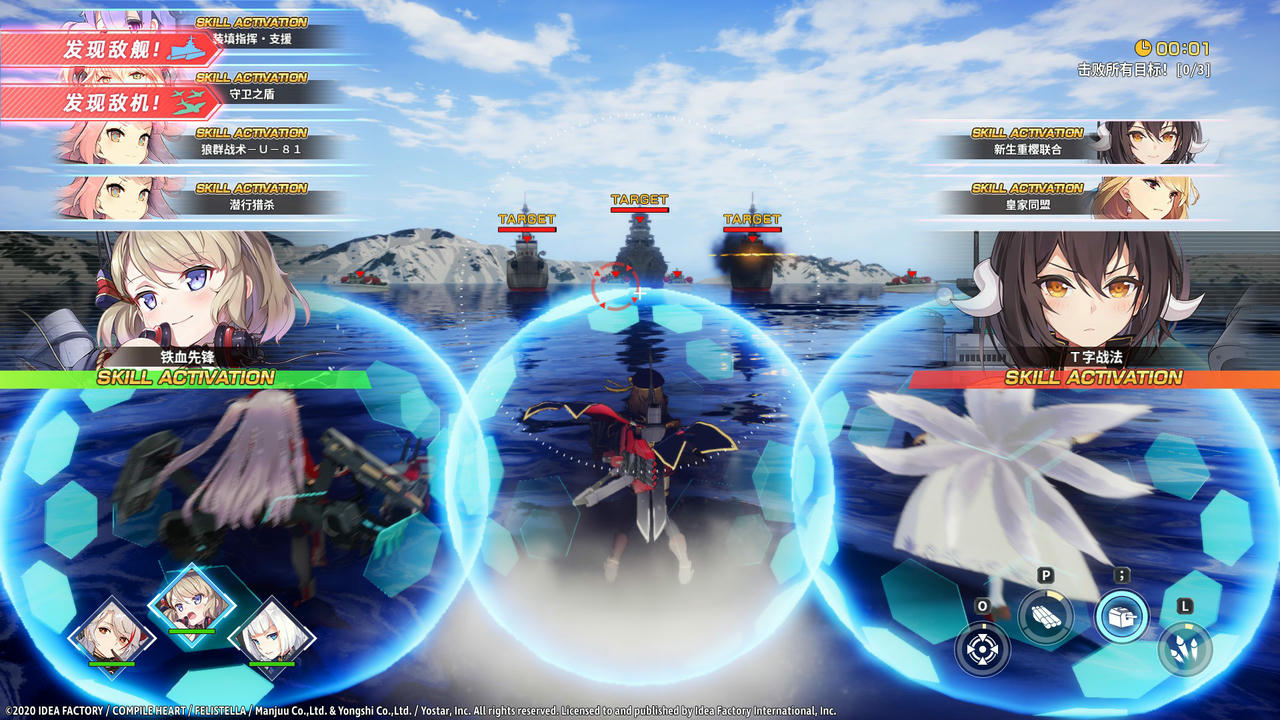This screenshot has width=1280, height=720.
Task: Fire the torpedo tubes weapon icon
Action: [1045, 616]
